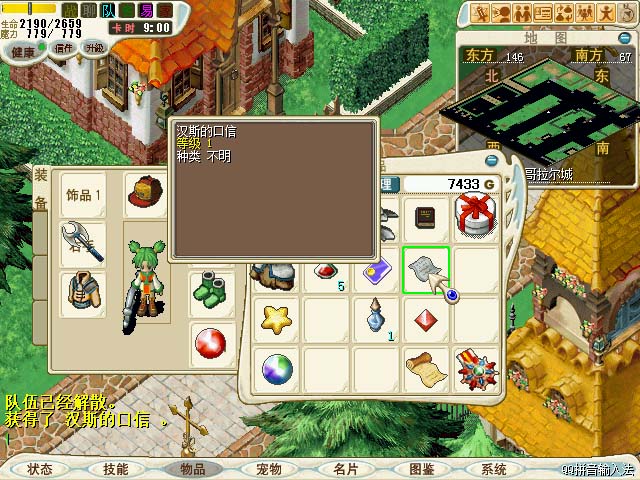This screenshot has width=640, height=480.
Task: Select the 物品 items menu
Action: coord(192,468)
